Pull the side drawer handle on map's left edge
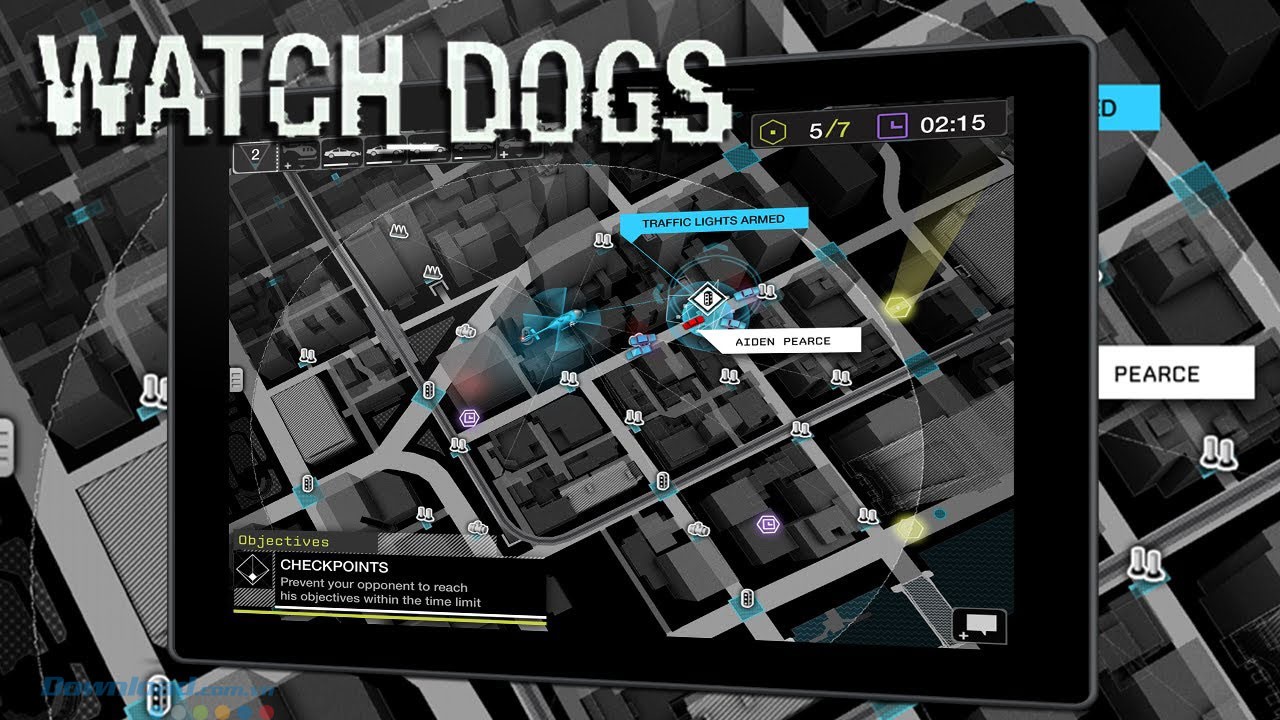This screenshot has width=1280, height=720. pos(237,378)
